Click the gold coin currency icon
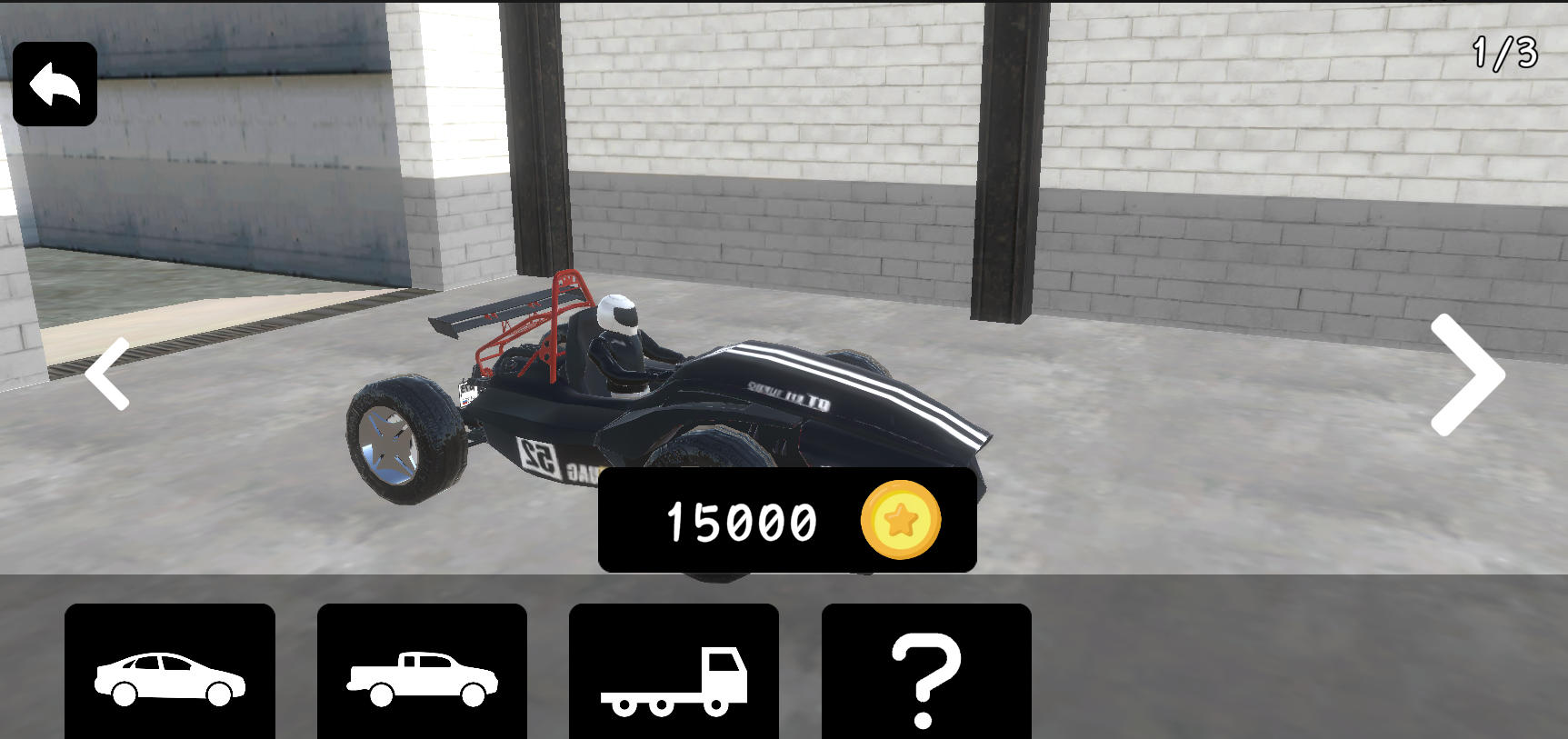Image resolution: width=1568 pixels, height=739 pixels. pyautogui.click(x=900, y=521)
